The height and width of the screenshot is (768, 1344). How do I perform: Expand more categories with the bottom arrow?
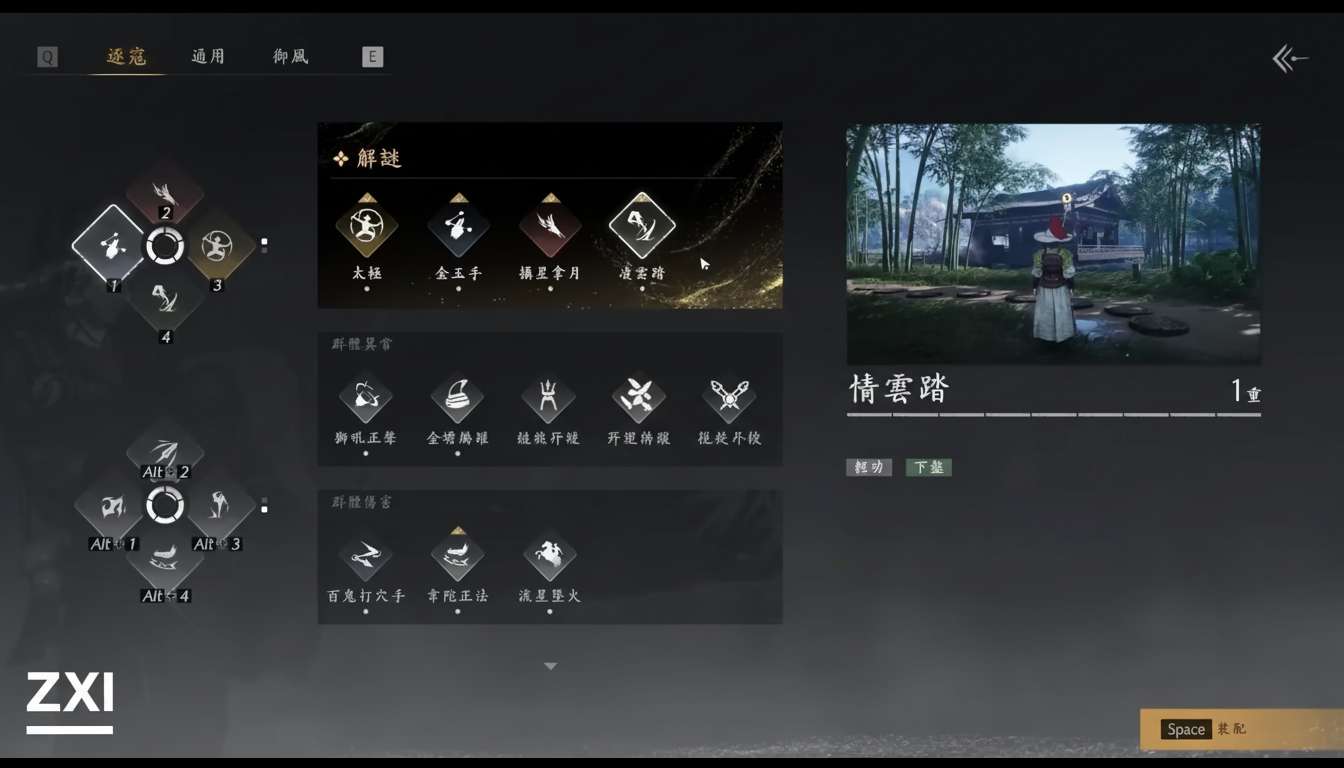point(549,664)
